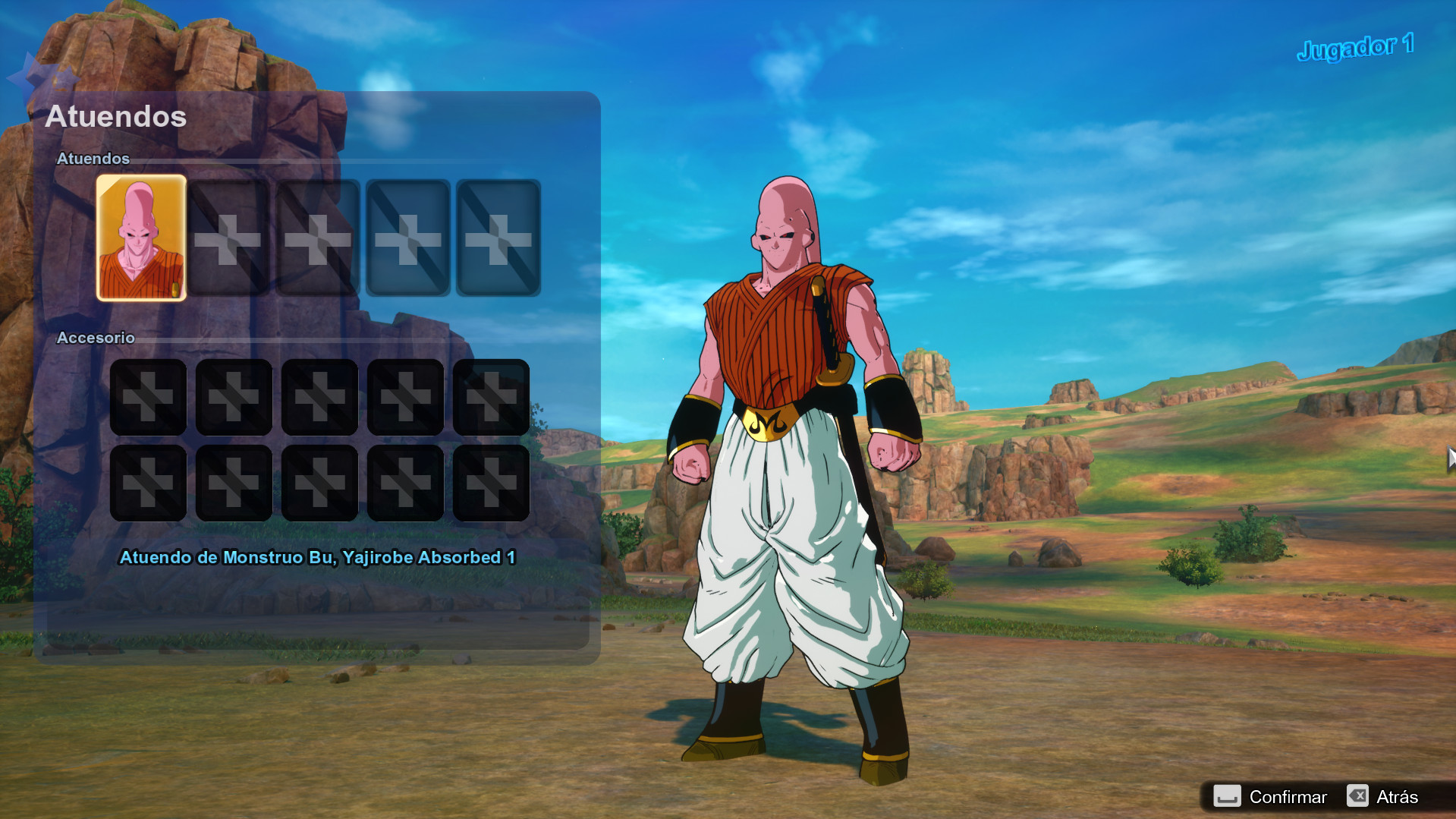Image resolution: width=1456 pixels, height=819 pixels.
Task: Select the fifth locked outfit slot
Action: pyautogui.click(x=497, y=238)
